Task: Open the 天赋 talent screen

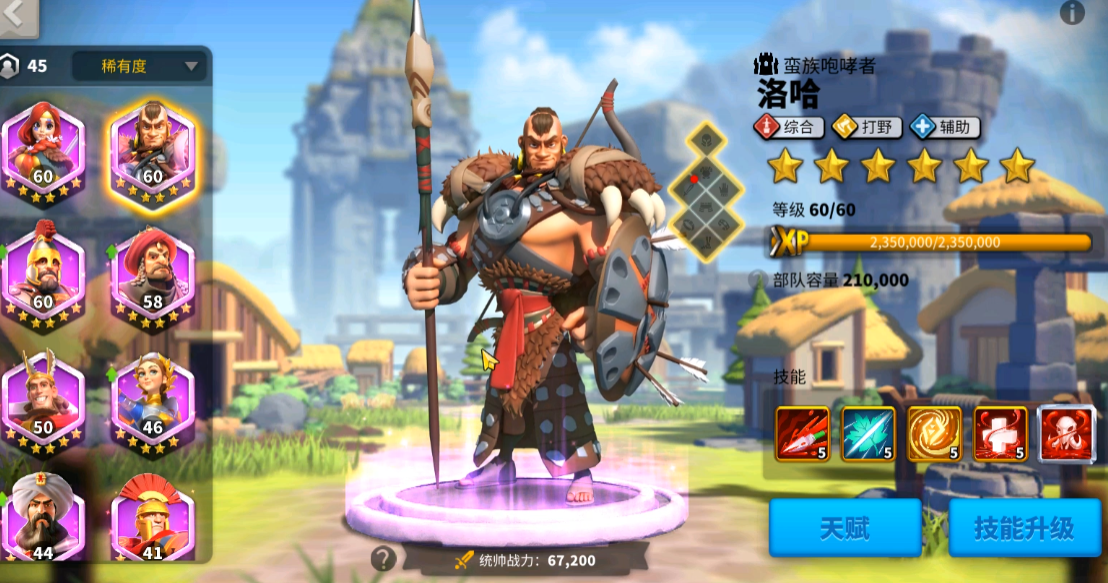Action: pos(844,527)
